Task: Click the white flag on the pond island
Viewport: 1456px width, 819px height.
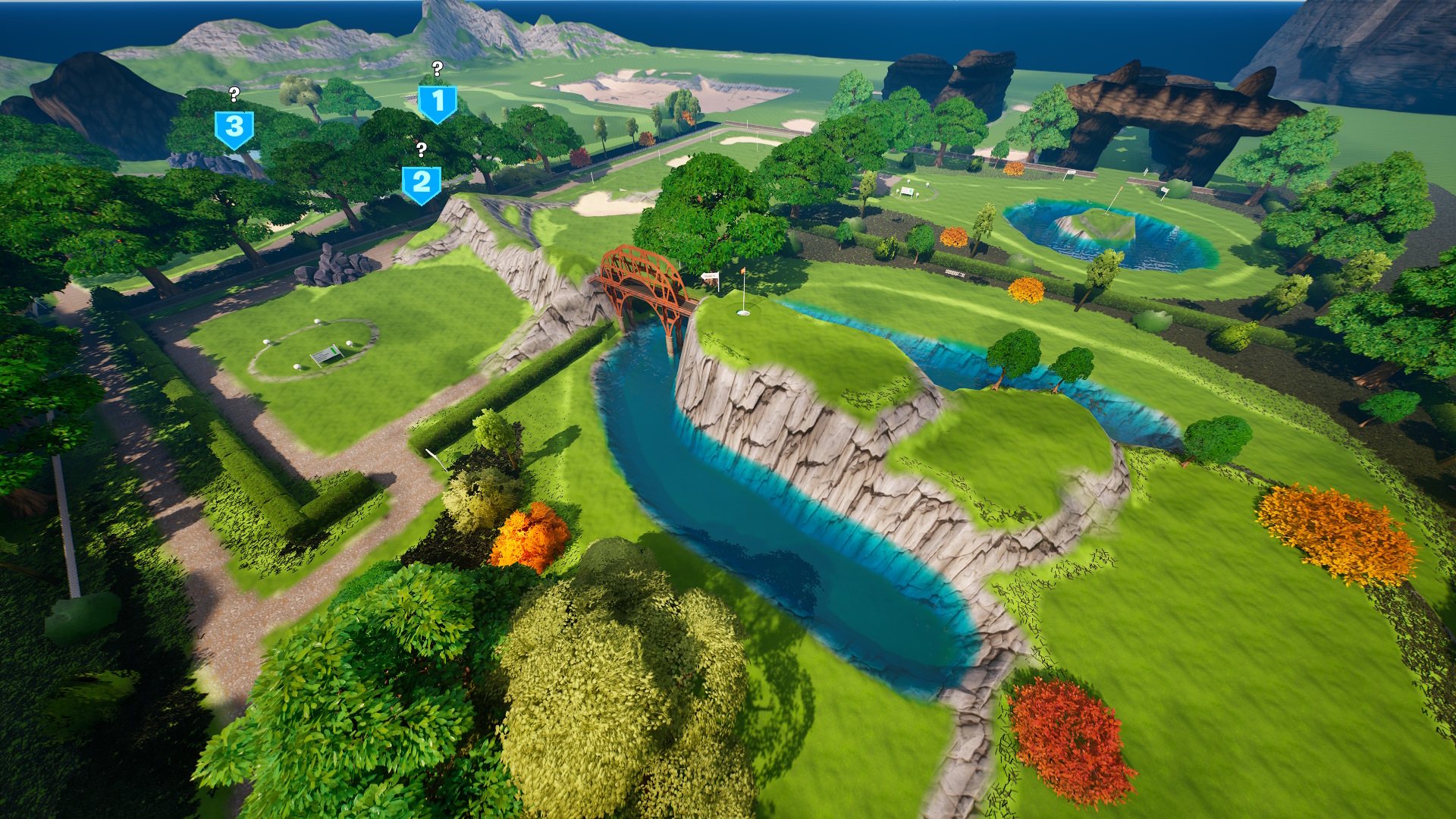Action: 1122,188
